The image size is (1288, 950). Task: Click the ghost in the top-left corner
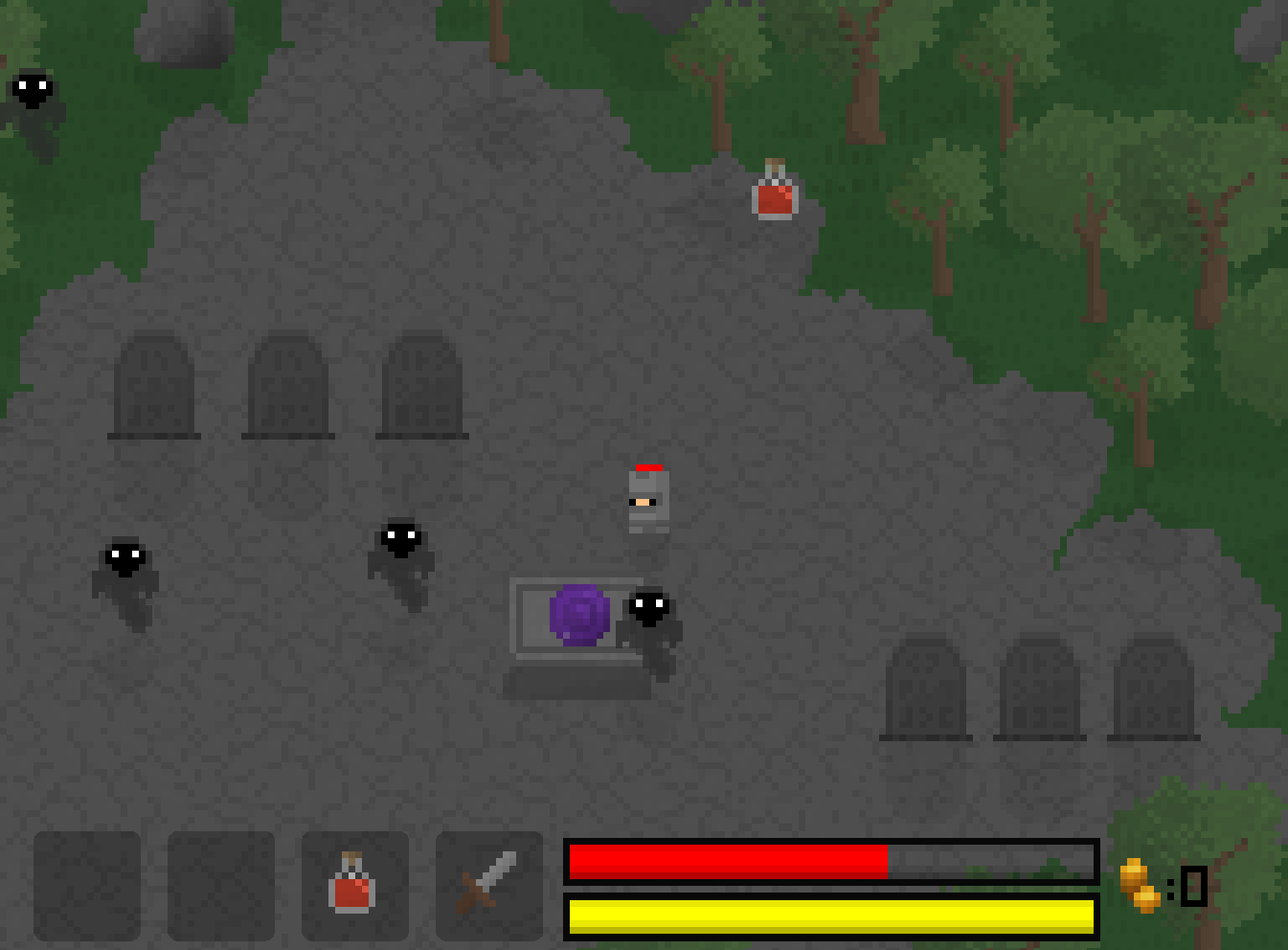(x=32, y=91)
